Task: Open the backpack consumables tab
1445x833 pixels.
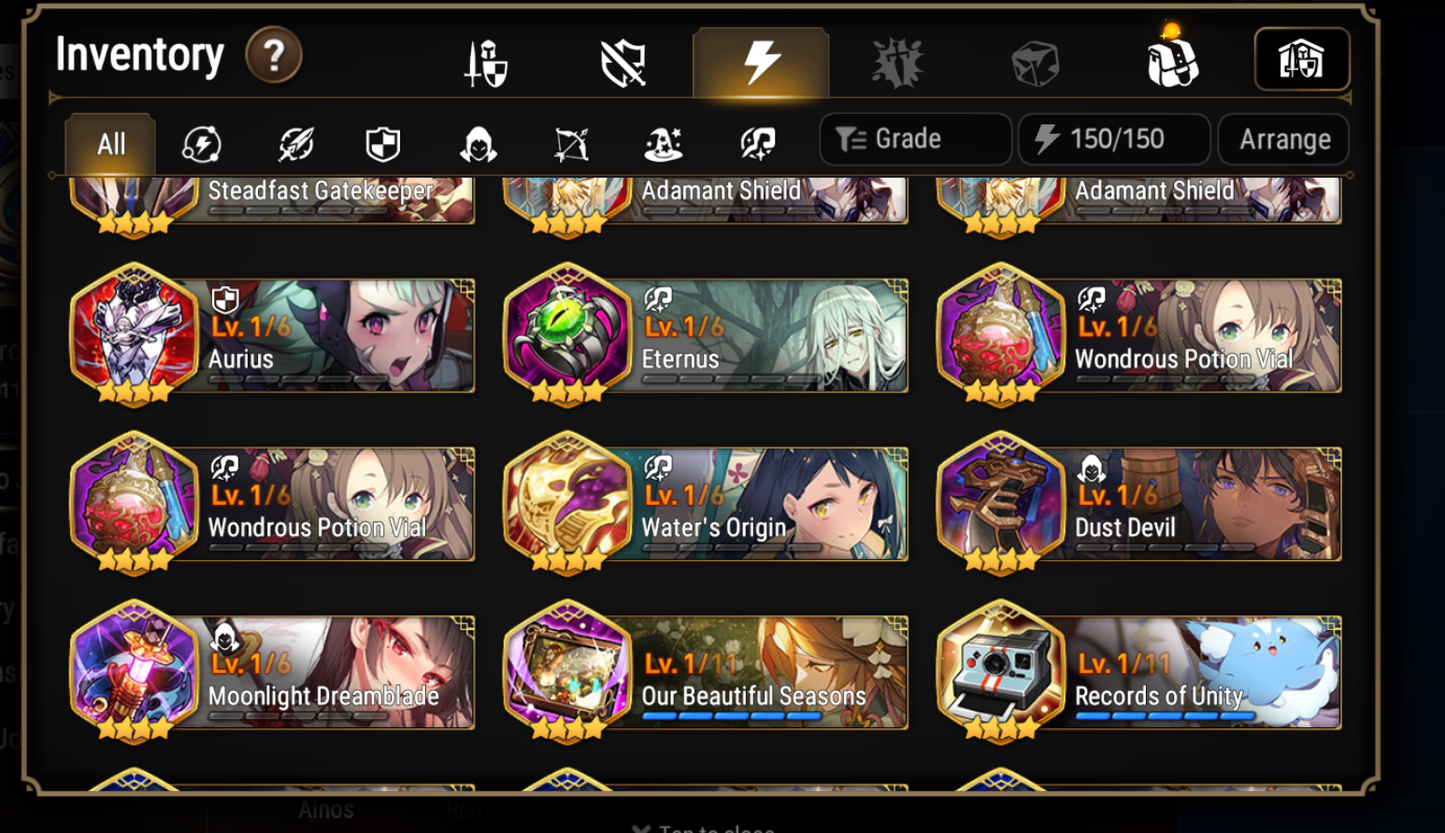Action: (x=1169, y=58)
